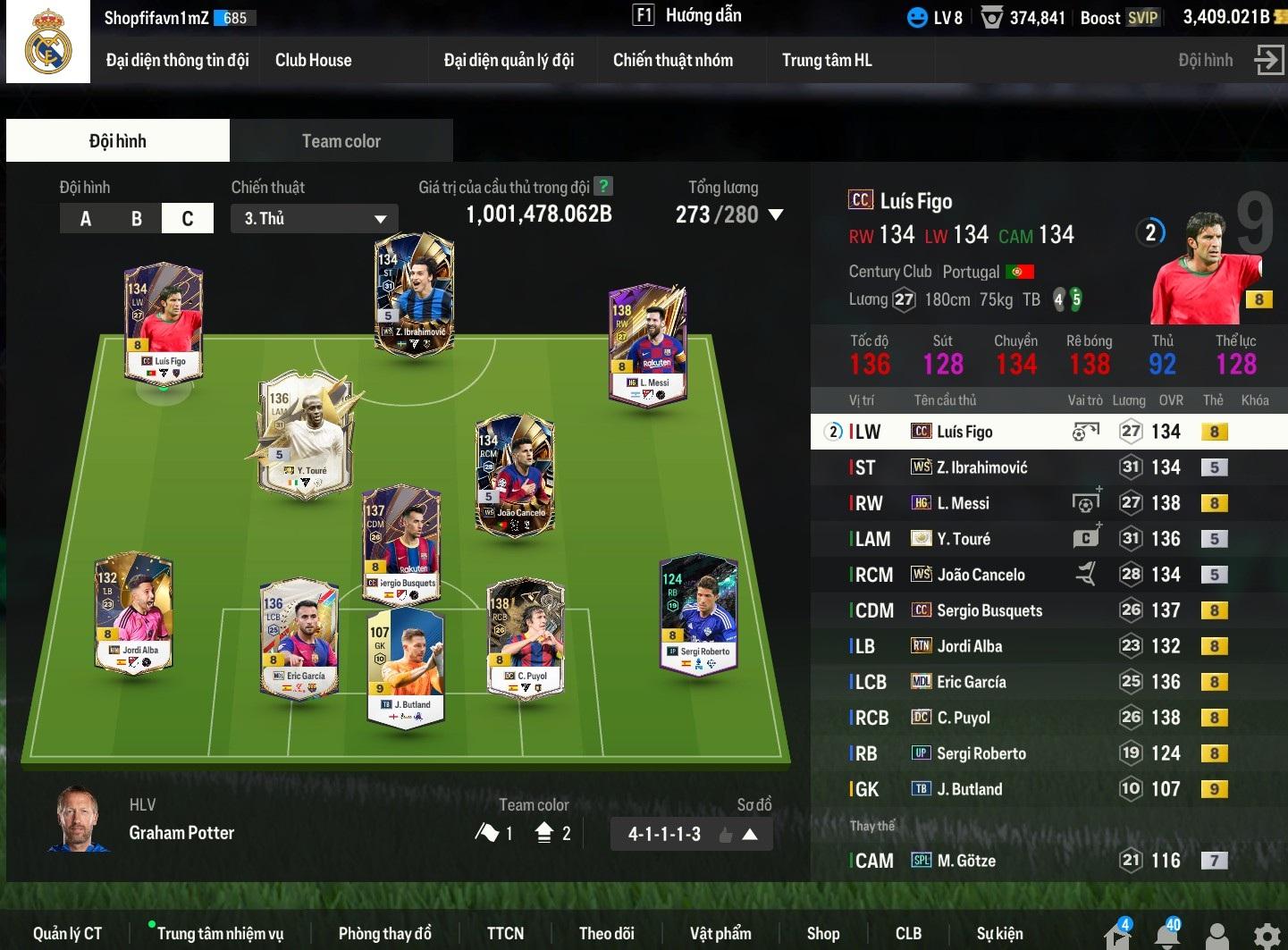Switch to the Team color tab
The height and width of the screenshot is (950, 1288).
341,141
